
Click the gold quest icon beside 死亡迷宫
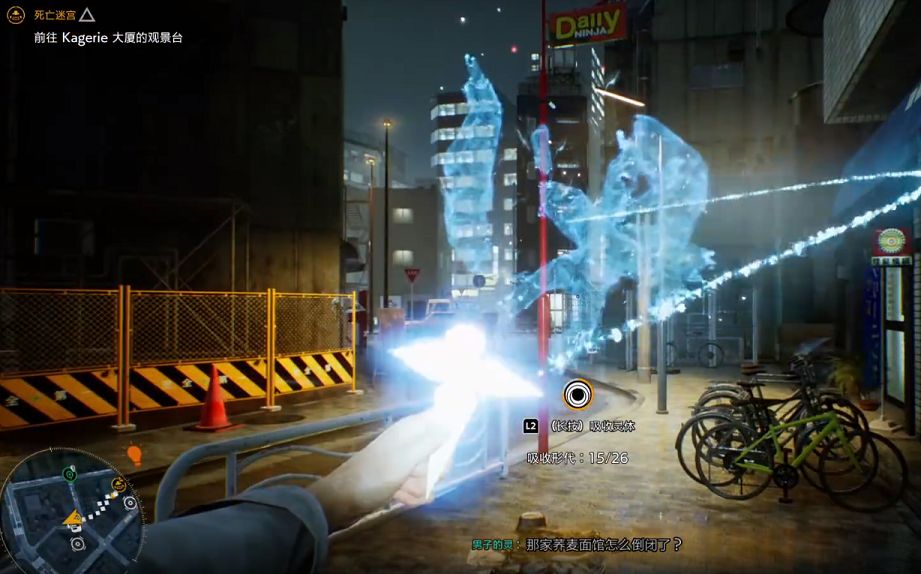pyautogui.click(x=15, y=15)
